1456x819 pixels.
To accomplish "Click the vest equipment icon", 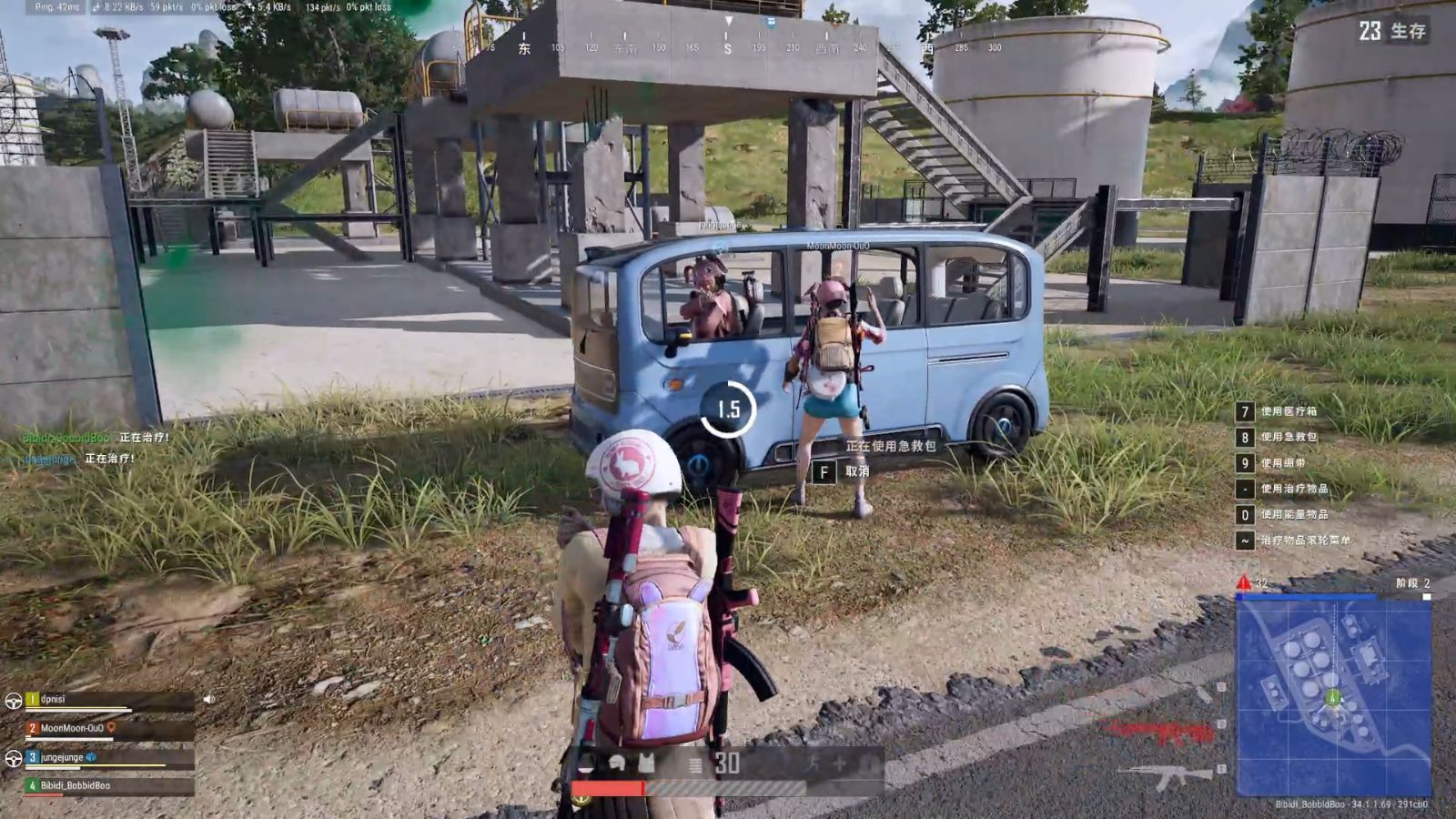I will [647, 763].
